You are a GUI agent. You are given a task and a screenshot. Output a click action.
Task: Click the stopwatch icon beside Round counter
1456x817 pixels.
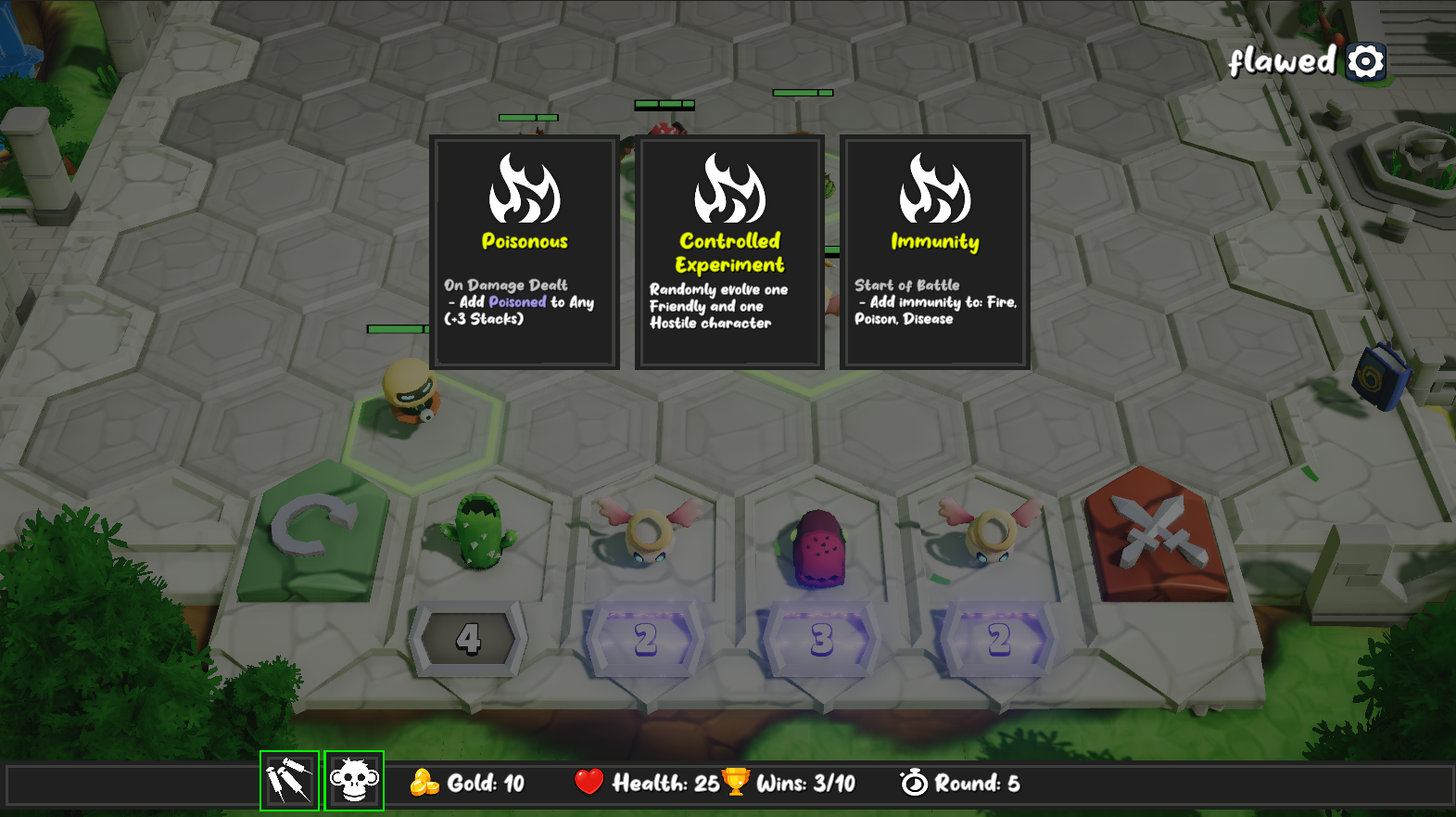pyautogui.click(x=914, y=784)
